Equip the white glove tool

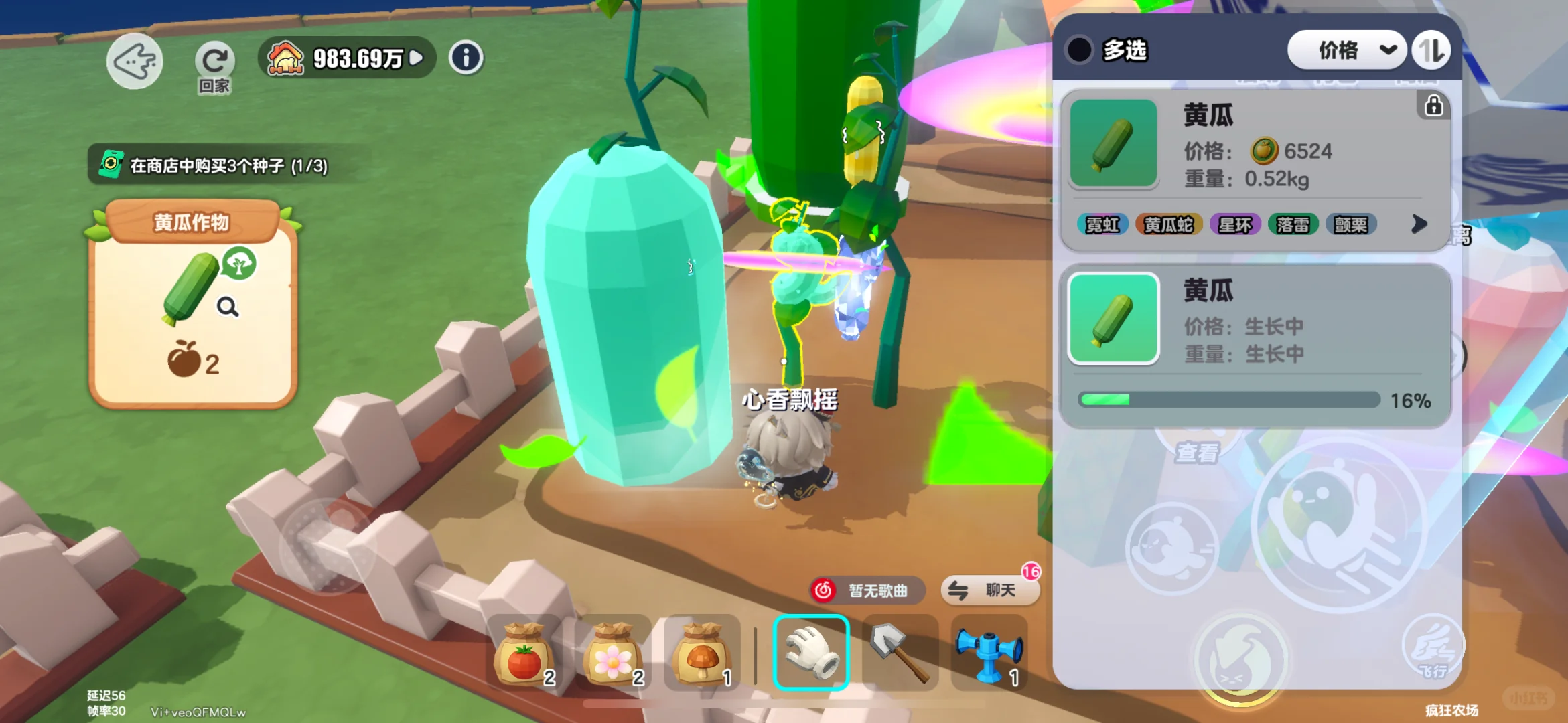pyautogui.click(x=811, y=653)
